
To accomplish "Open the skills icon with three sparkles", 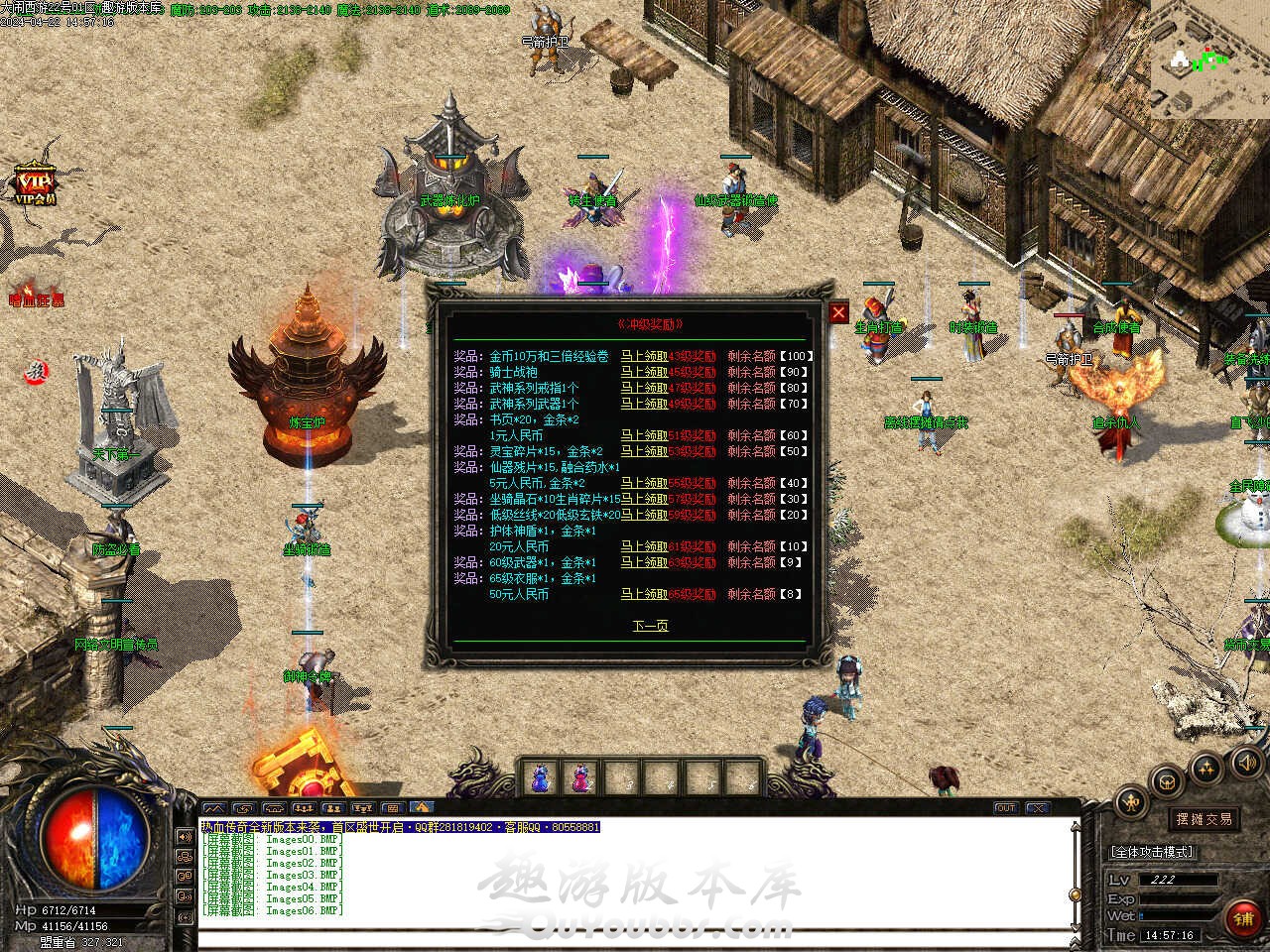I will (x=1206, y=767).
